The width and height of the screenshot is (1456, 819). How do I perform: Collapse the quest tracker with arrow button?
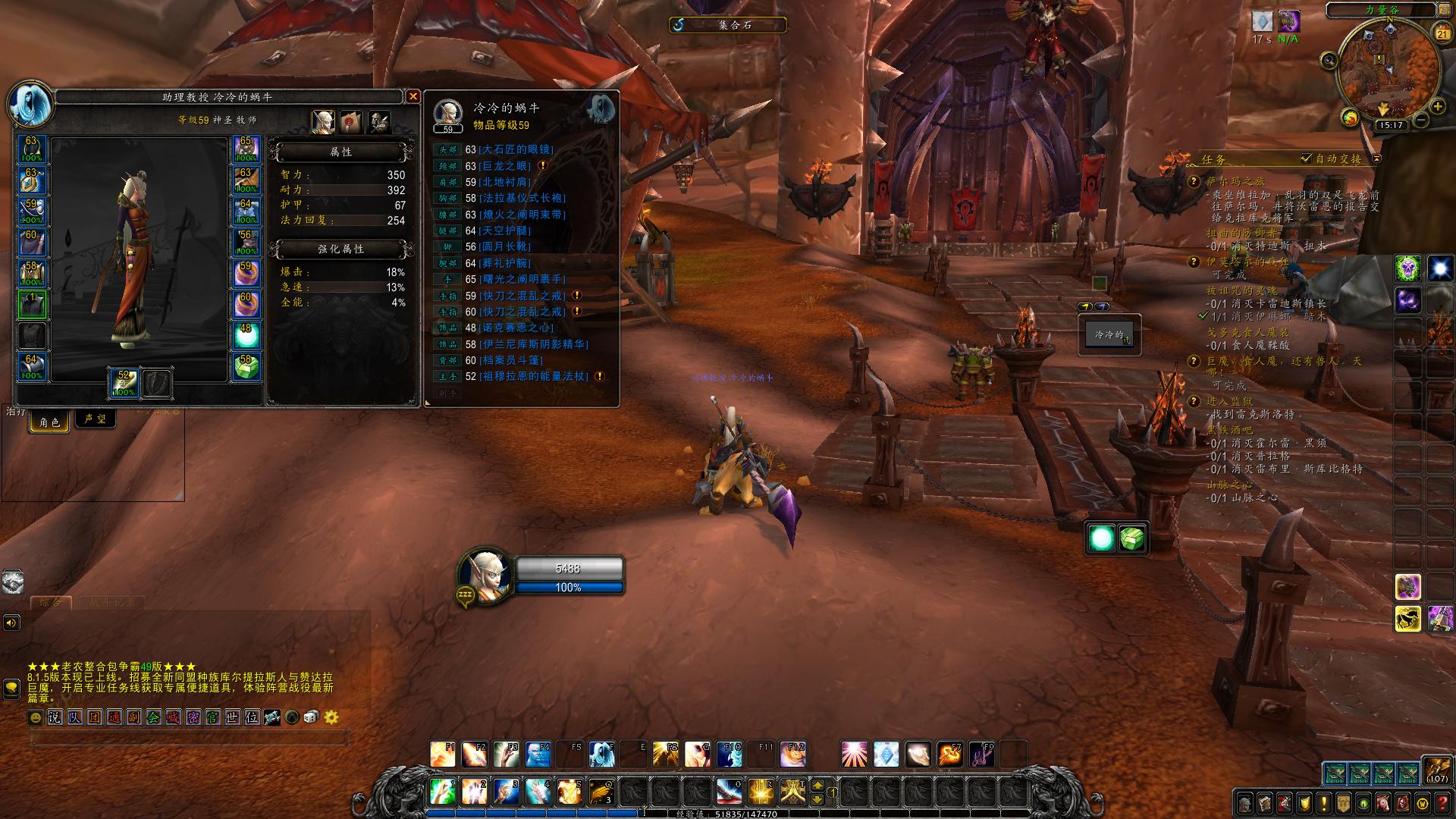pyautogui.click(x=1377, y=158)
